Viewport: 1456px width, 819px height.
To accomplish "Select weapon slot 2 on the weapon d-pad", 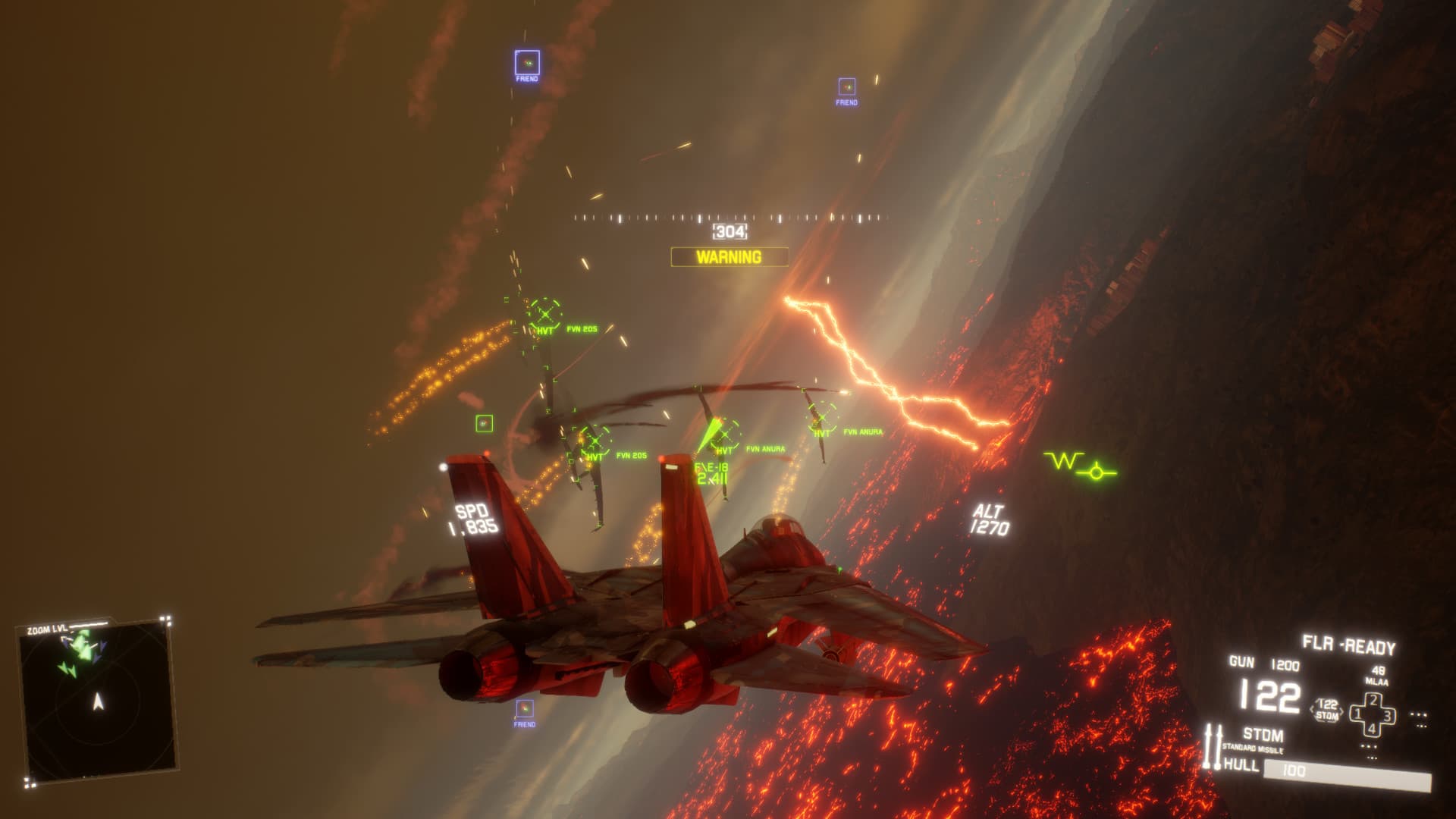I will click(x=1373, y=699).
